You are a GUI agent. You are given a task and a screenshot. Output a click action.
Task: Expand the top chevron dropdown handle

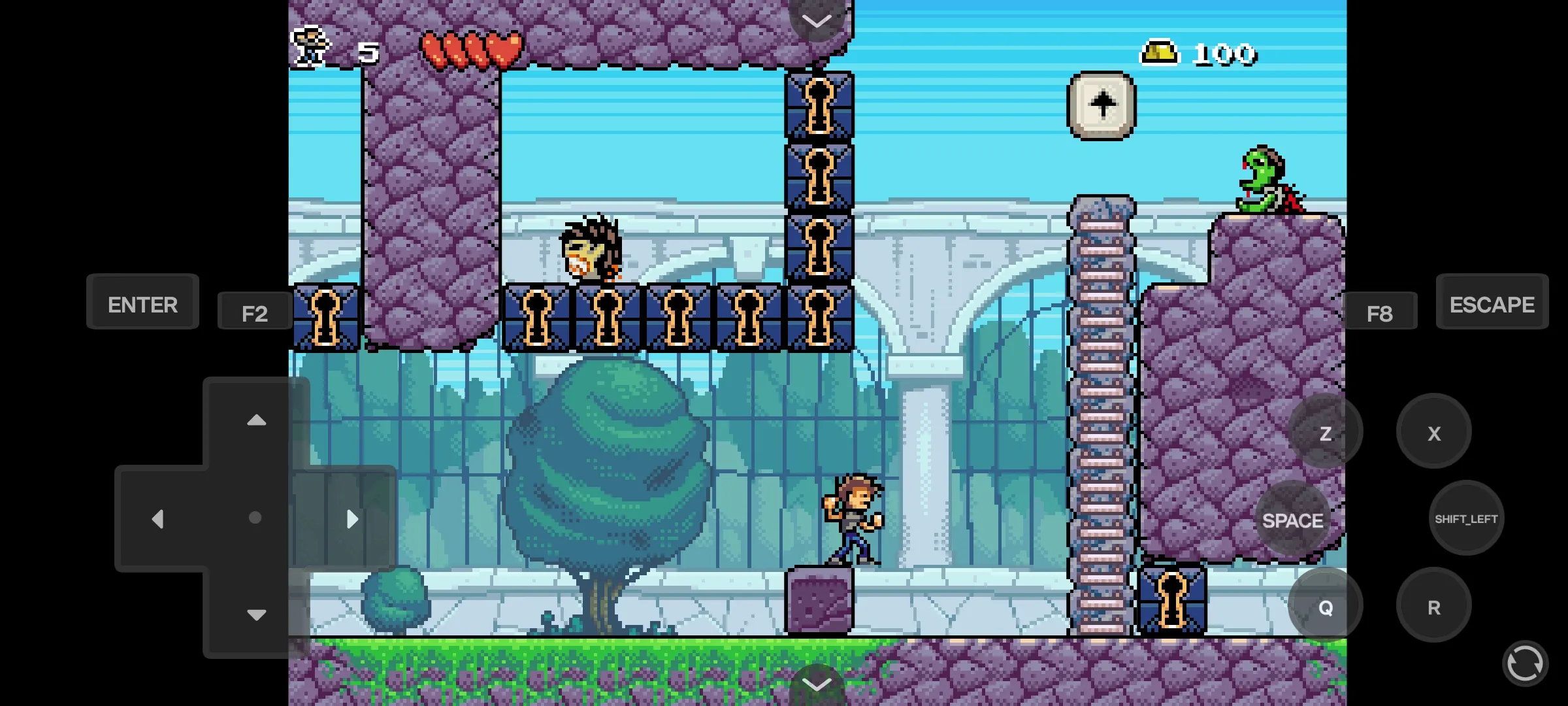(x=816, y=20)
